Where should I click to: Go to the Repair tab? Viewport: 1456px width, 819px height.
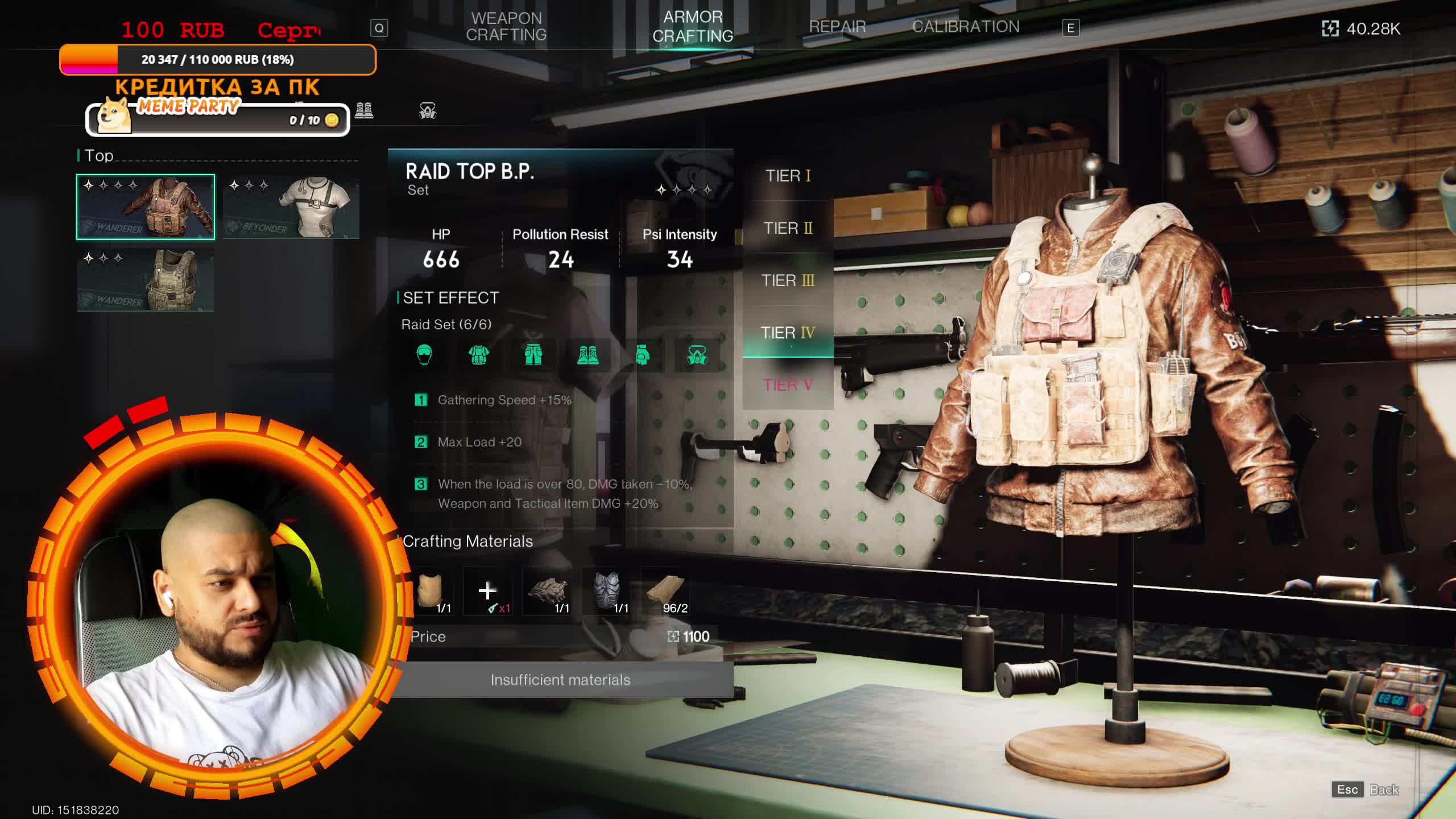(837, 27)
